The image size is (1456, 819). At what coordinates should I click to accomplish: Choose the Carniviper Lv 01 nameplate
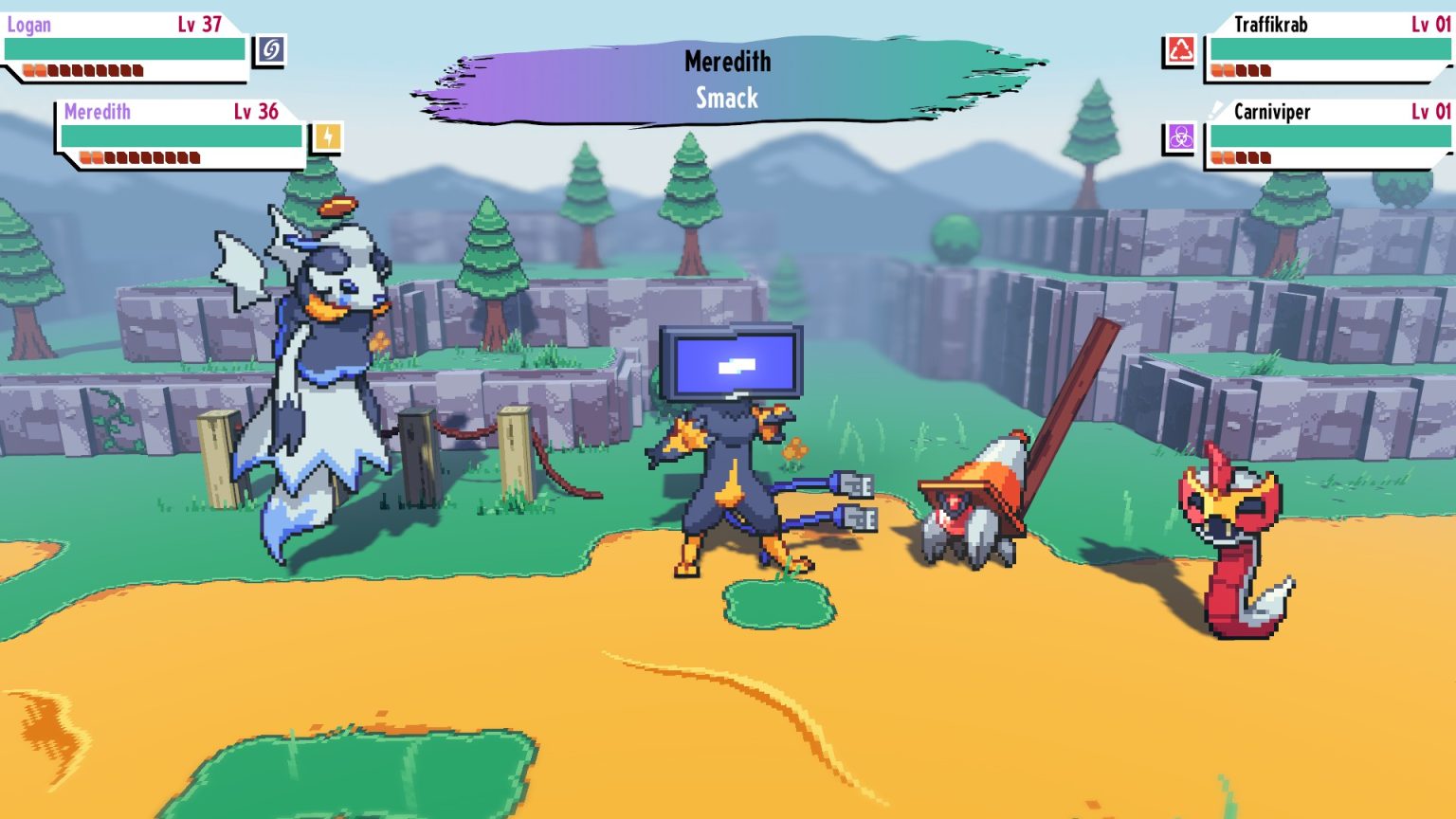pos(1327,136)
